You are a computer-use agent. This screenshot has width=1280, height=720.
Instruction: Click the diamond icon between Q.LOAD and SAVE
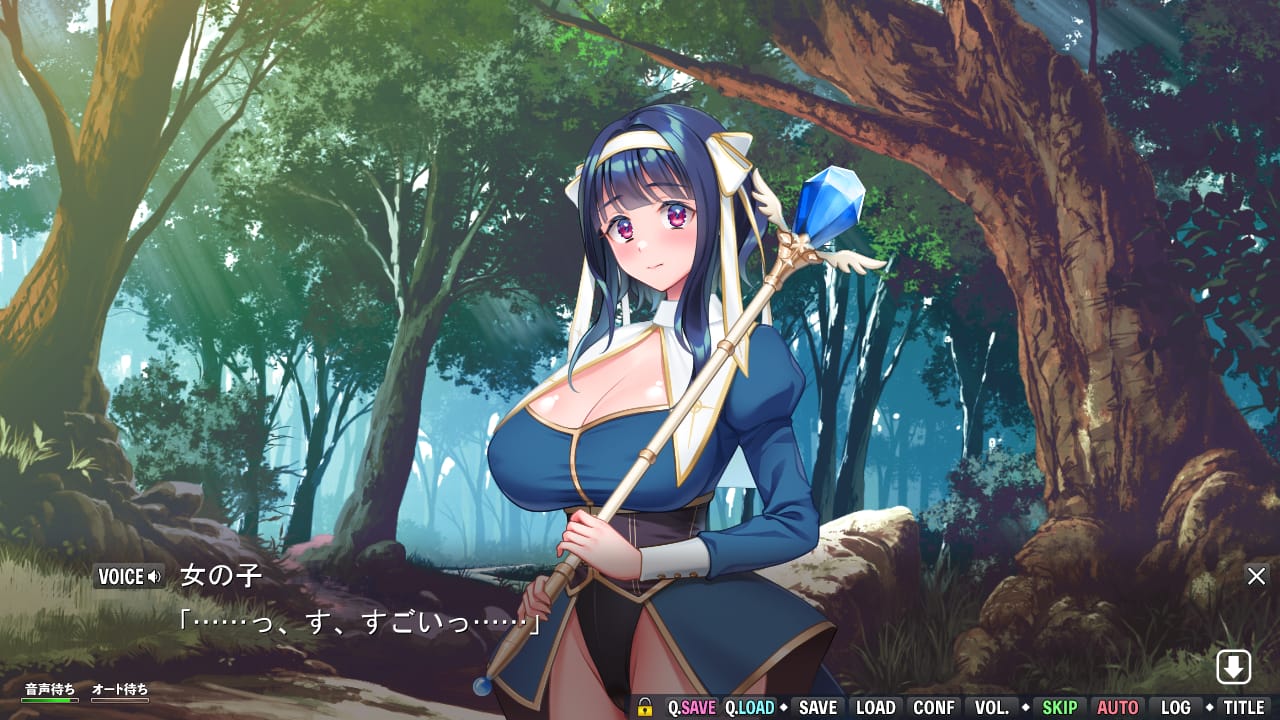(784, 707)
